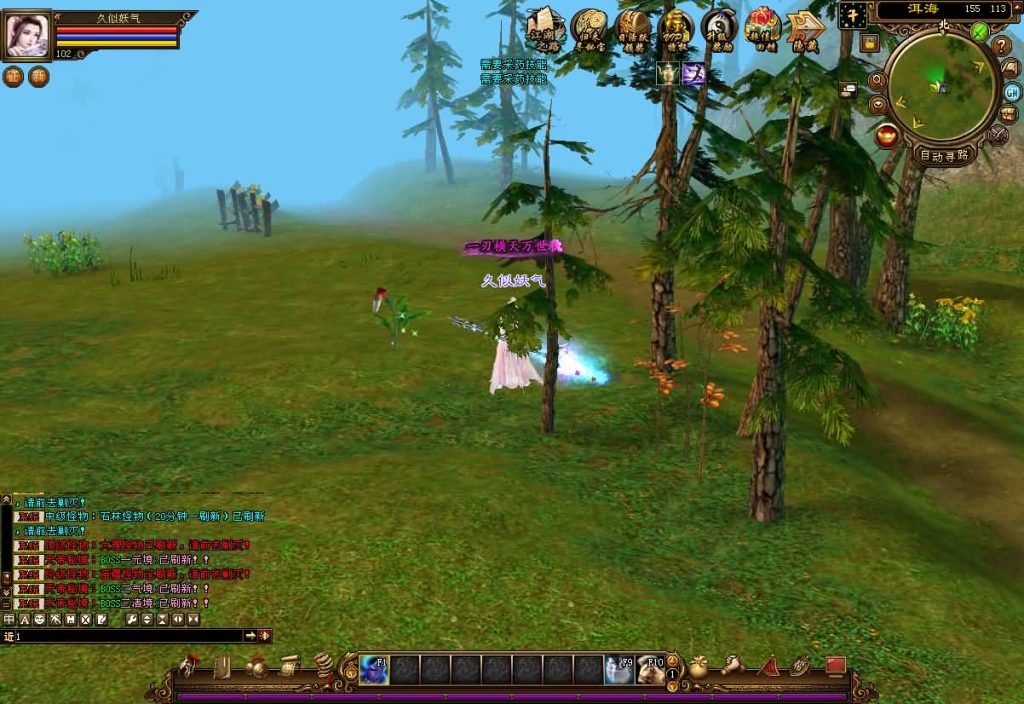
Task: Click the crossed swords button beside minimap
Action: (x=998, y=135)
